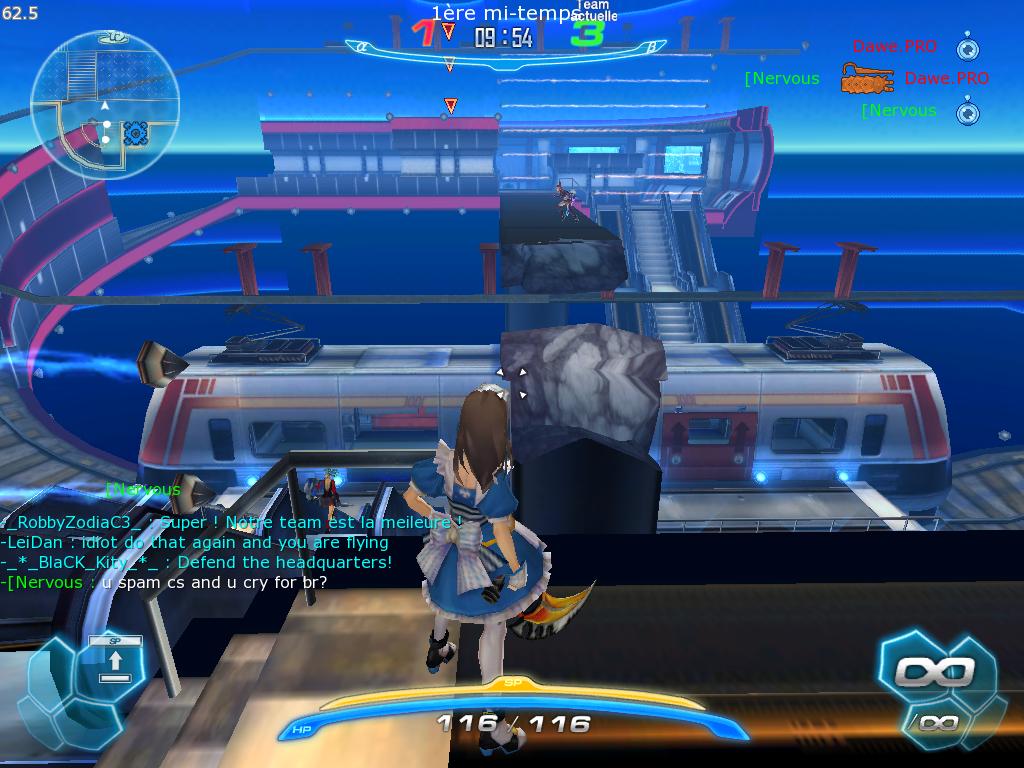
Task: Click LeiDan's chat message
Action: [195, 542]
